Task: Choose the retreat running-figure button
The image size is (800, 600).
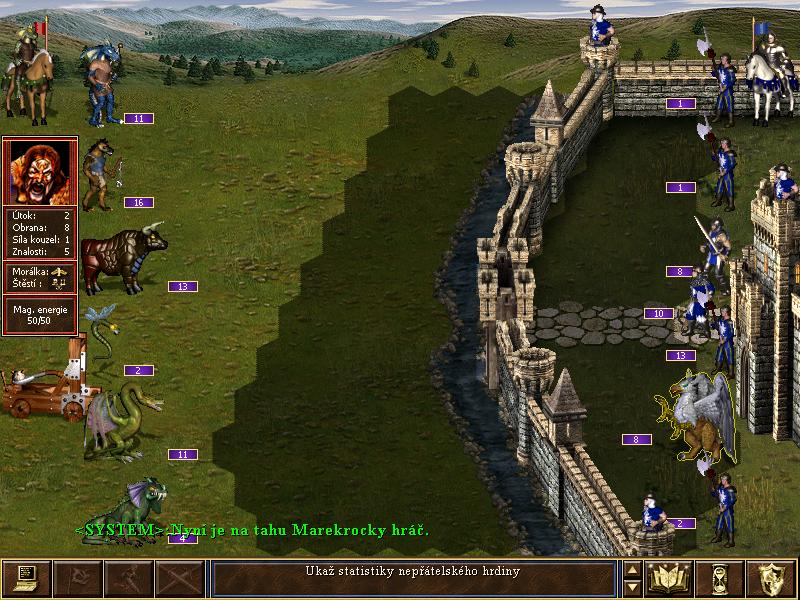Action: [129, 578]
